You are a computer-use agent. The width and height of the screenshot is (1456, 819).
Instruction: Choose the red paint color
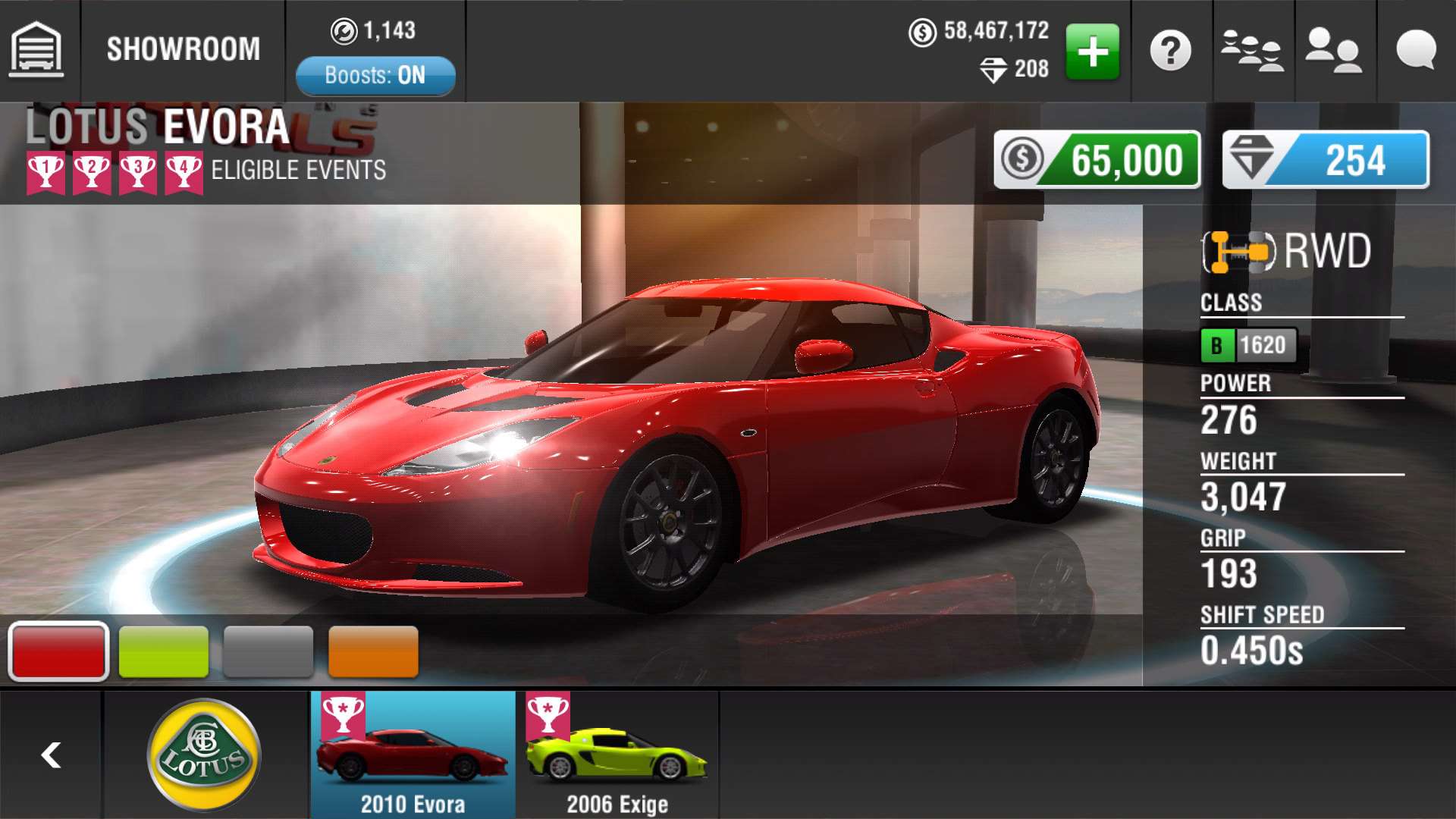(58, 651)
